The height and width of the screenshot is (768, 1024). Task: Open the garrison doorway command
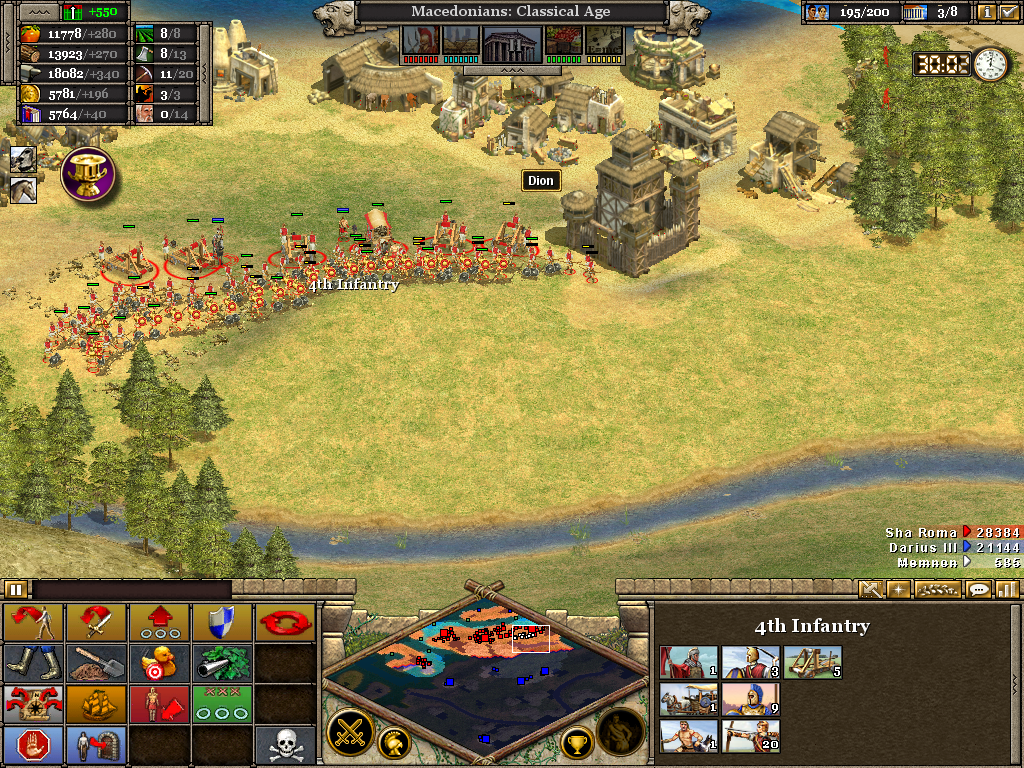click(x=96, y=744)
